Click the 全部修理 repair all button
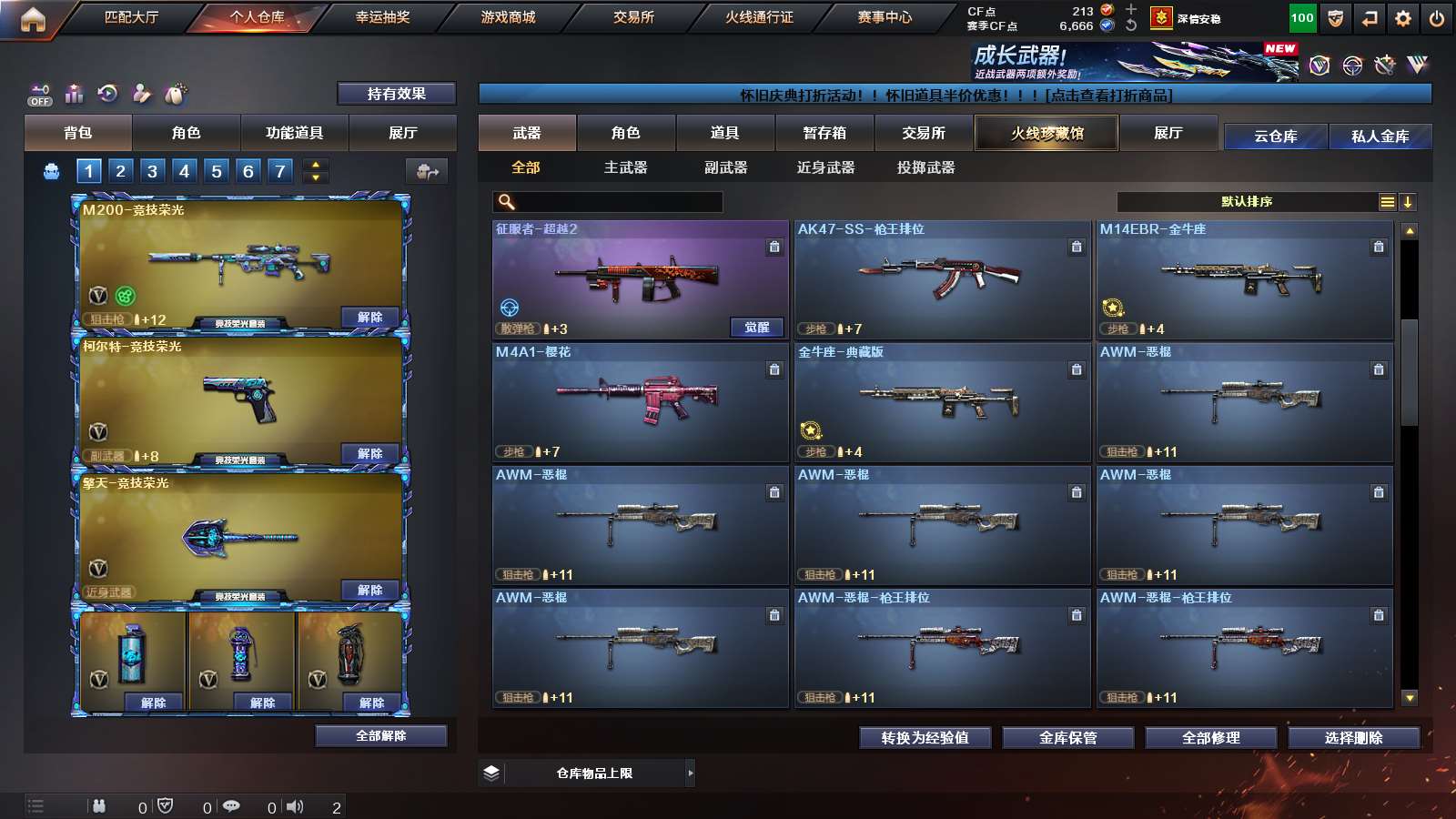This screenshot has width=1456, height=819. [x=1210, y=738]
